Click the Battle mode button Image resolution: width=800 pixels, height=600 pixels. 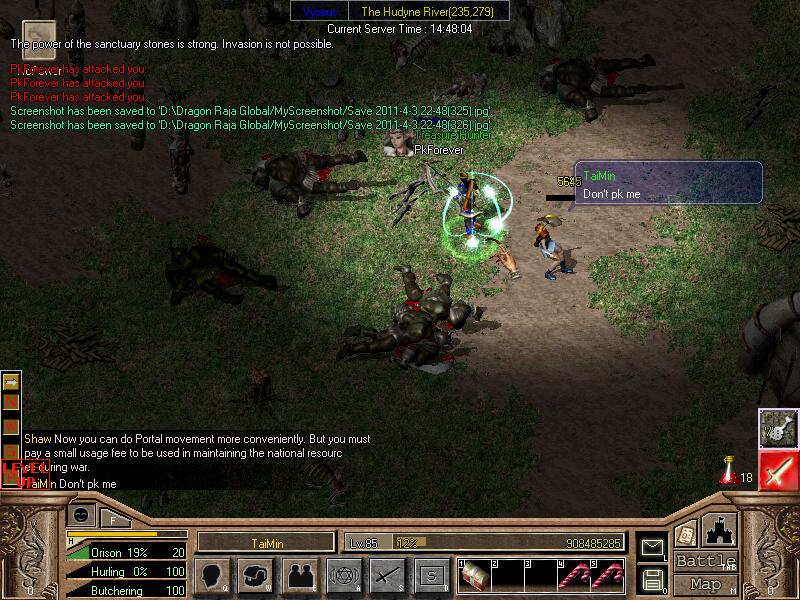pos(707,561)
